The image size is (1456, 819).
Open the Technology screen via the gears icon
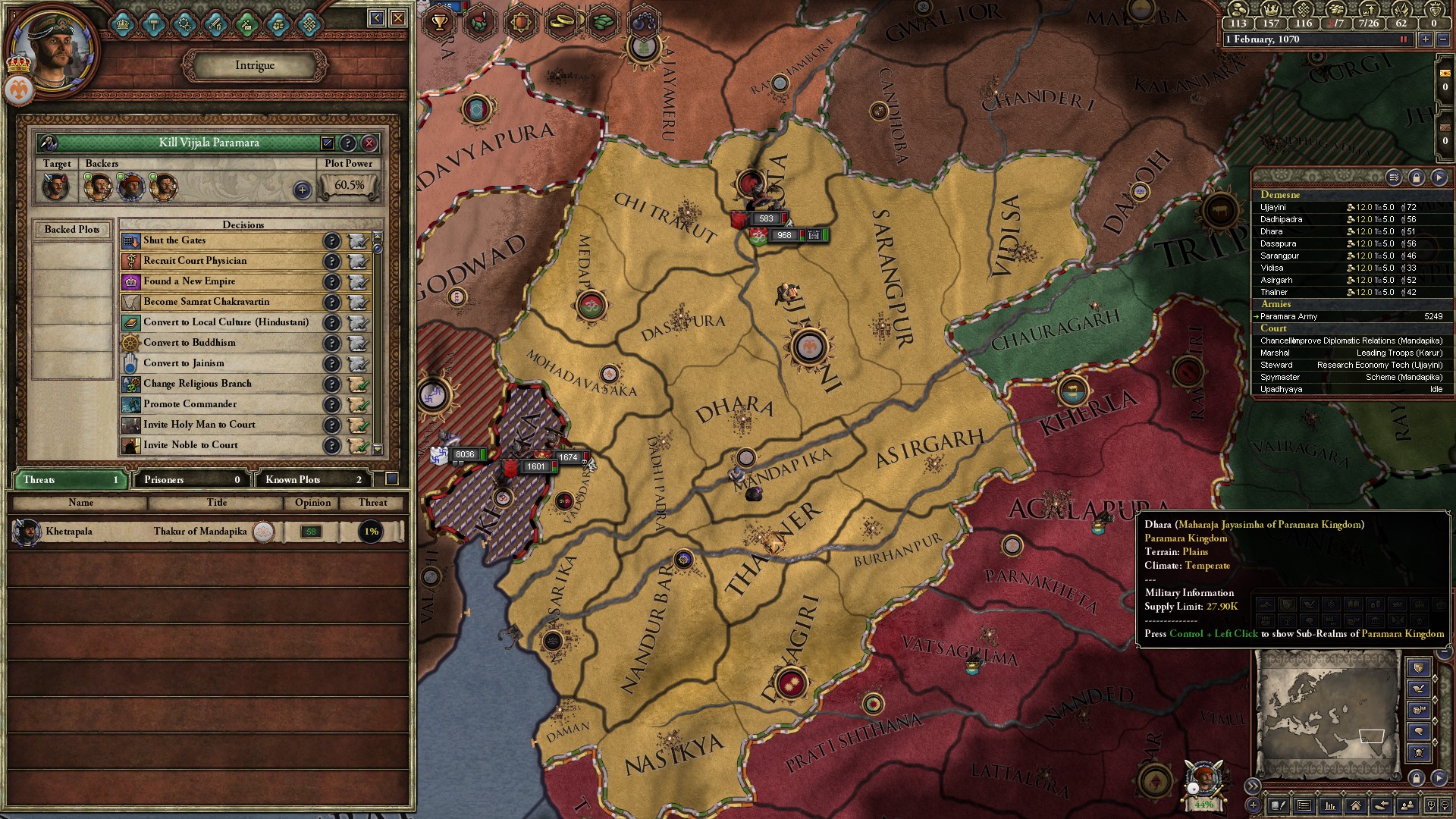point(184,24)
